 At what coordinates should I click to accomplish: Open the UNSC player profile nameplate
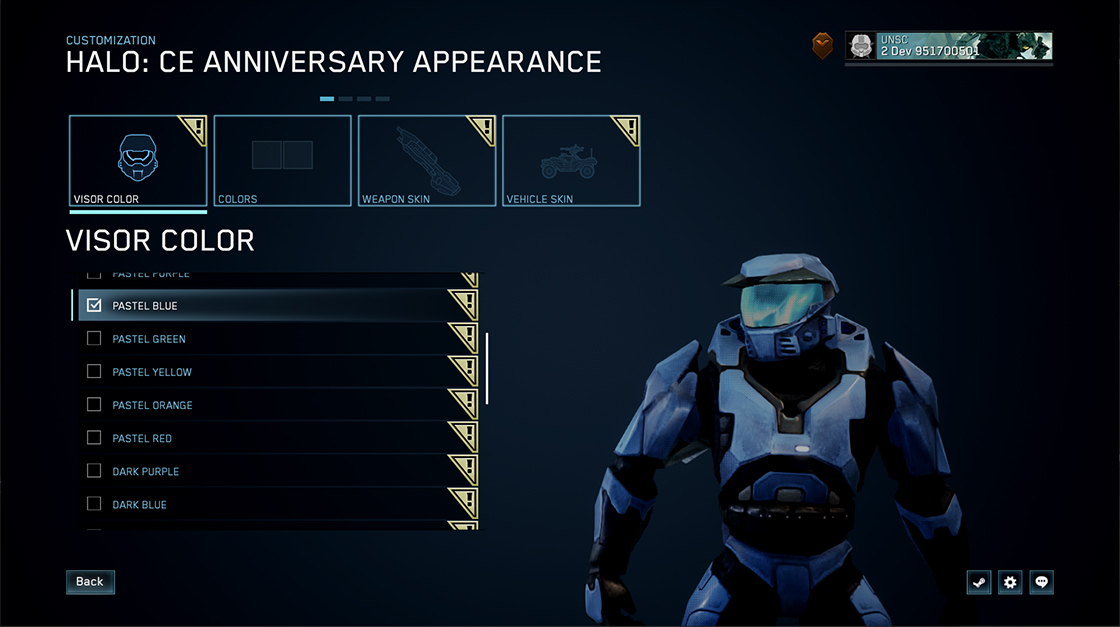pyautogui.click(x=948, y=46)
